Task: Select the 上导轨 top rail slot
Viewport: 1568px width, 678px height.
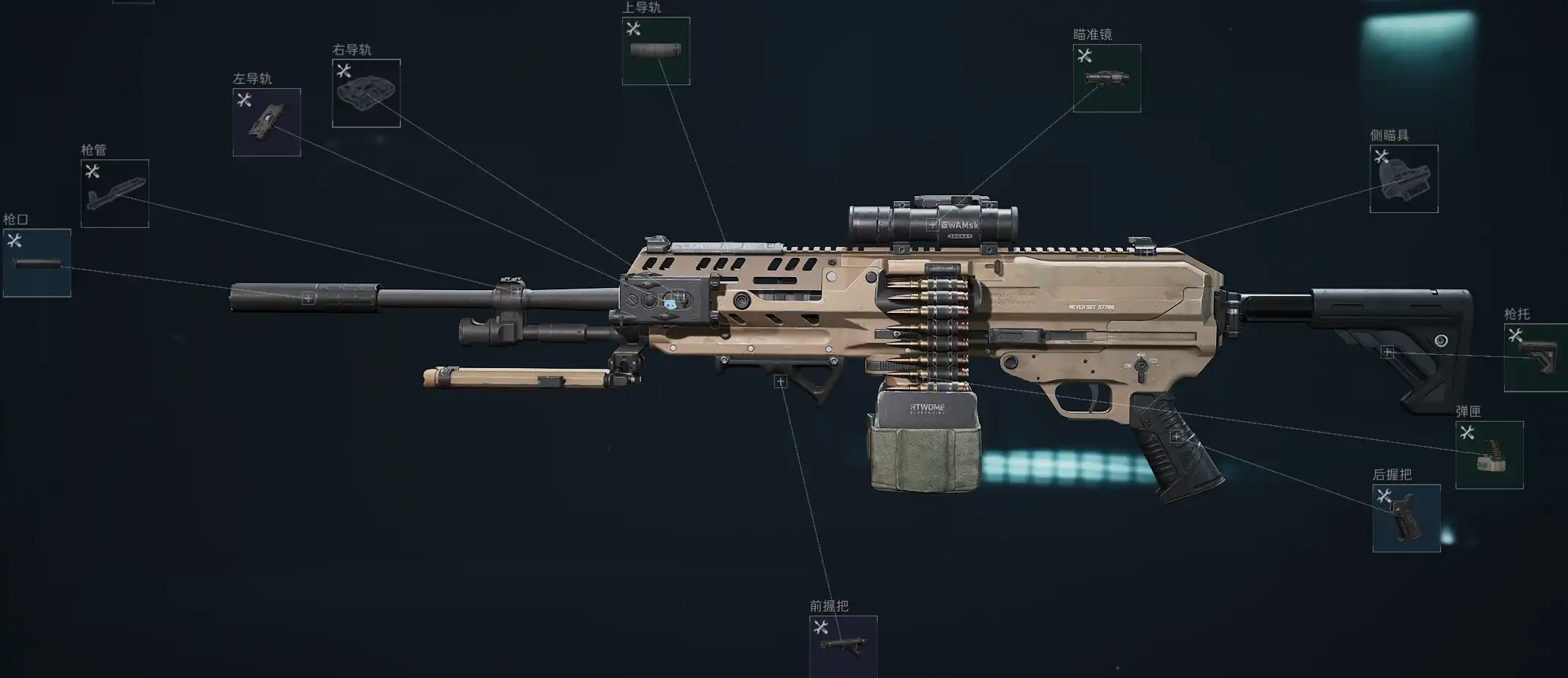Action: (656, 51)
